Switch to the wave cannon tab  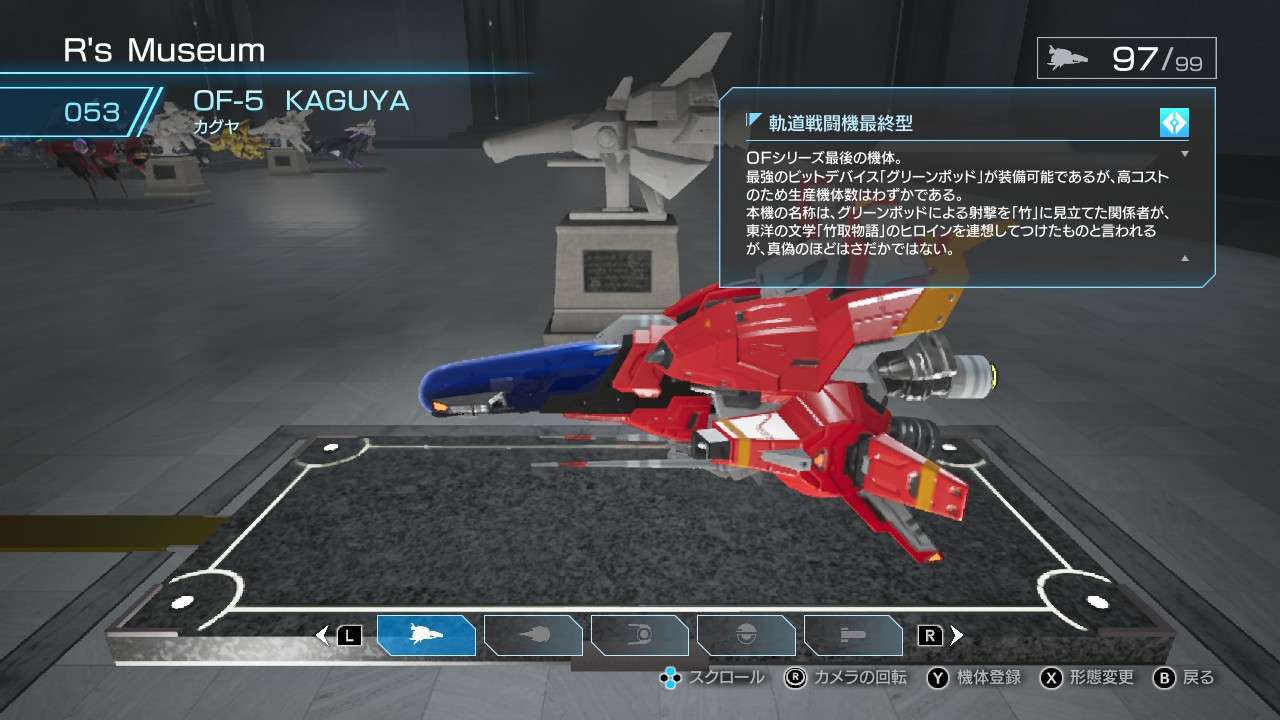tap(533, 635)
